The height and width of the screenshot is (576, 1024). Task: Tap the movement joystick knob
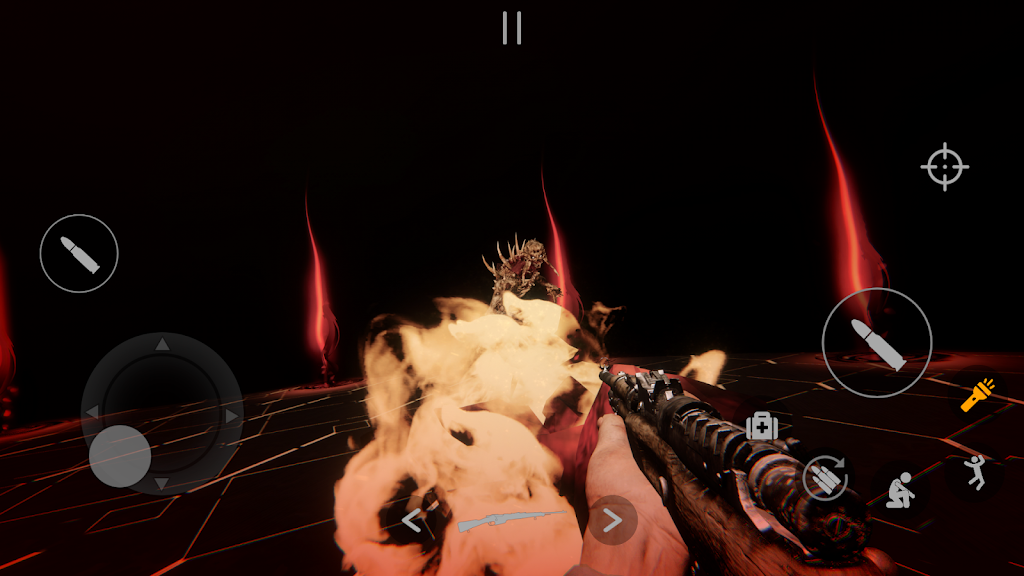click(120, 456)
